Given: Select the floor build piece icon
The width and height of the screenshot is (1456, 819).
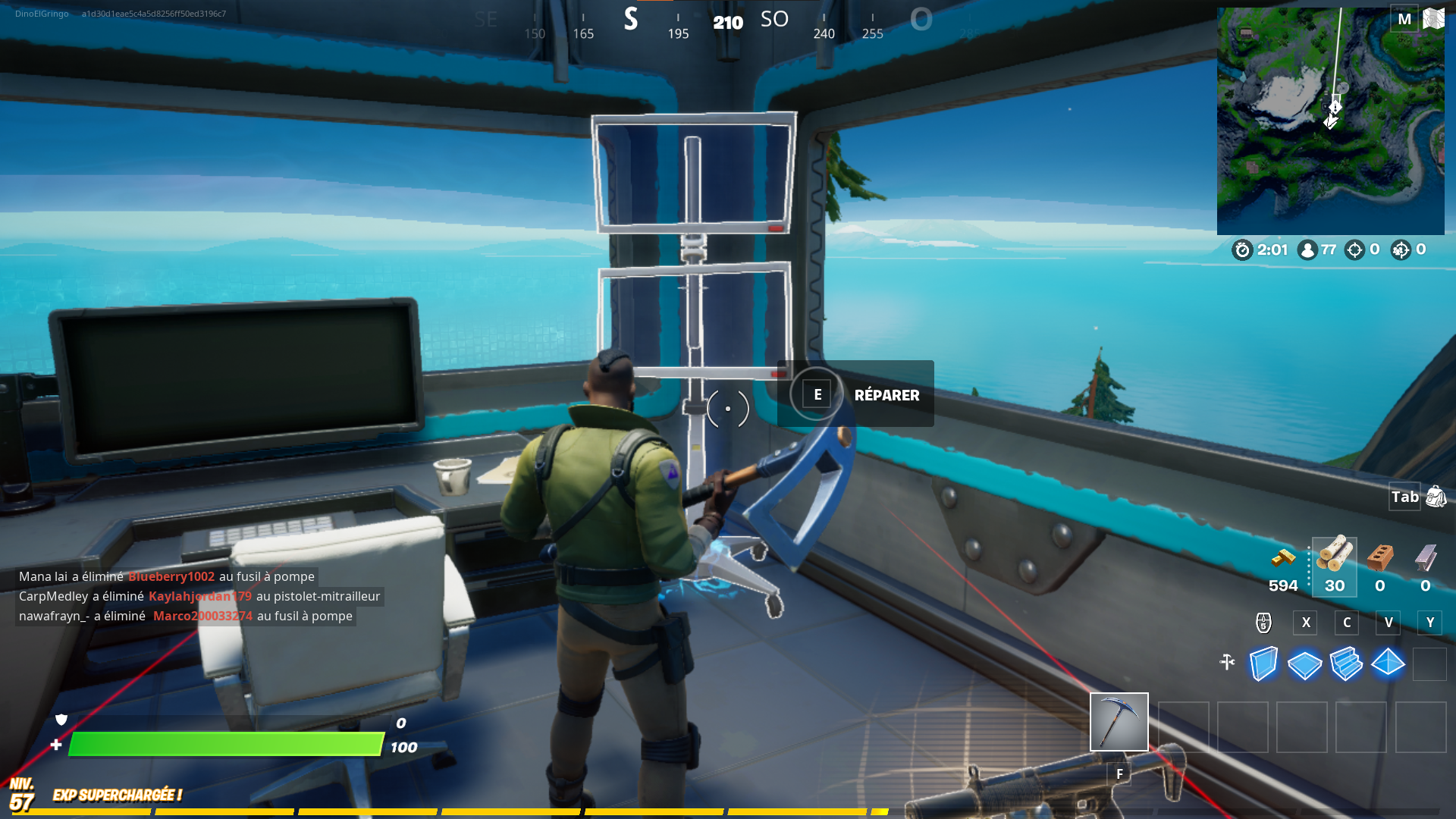Looking at the screenshot, I should point(1304,664).
